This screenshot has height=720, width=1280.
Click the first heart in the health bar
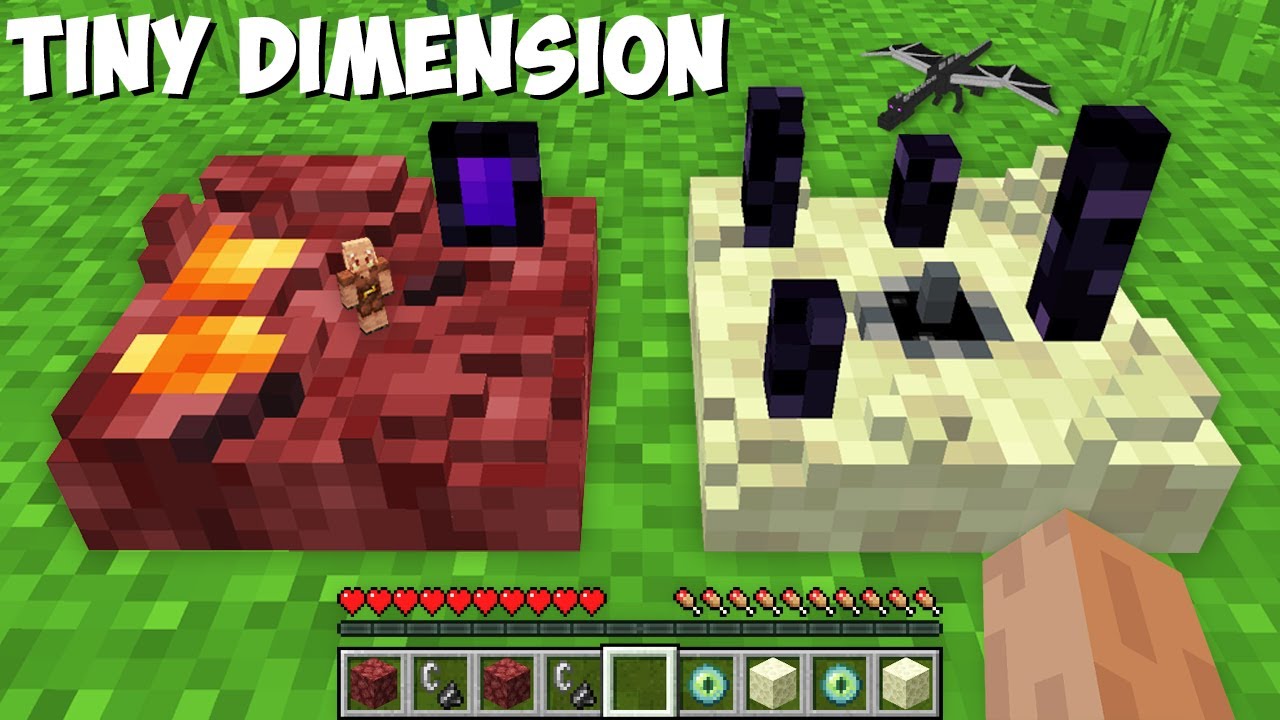coord(352,601)
